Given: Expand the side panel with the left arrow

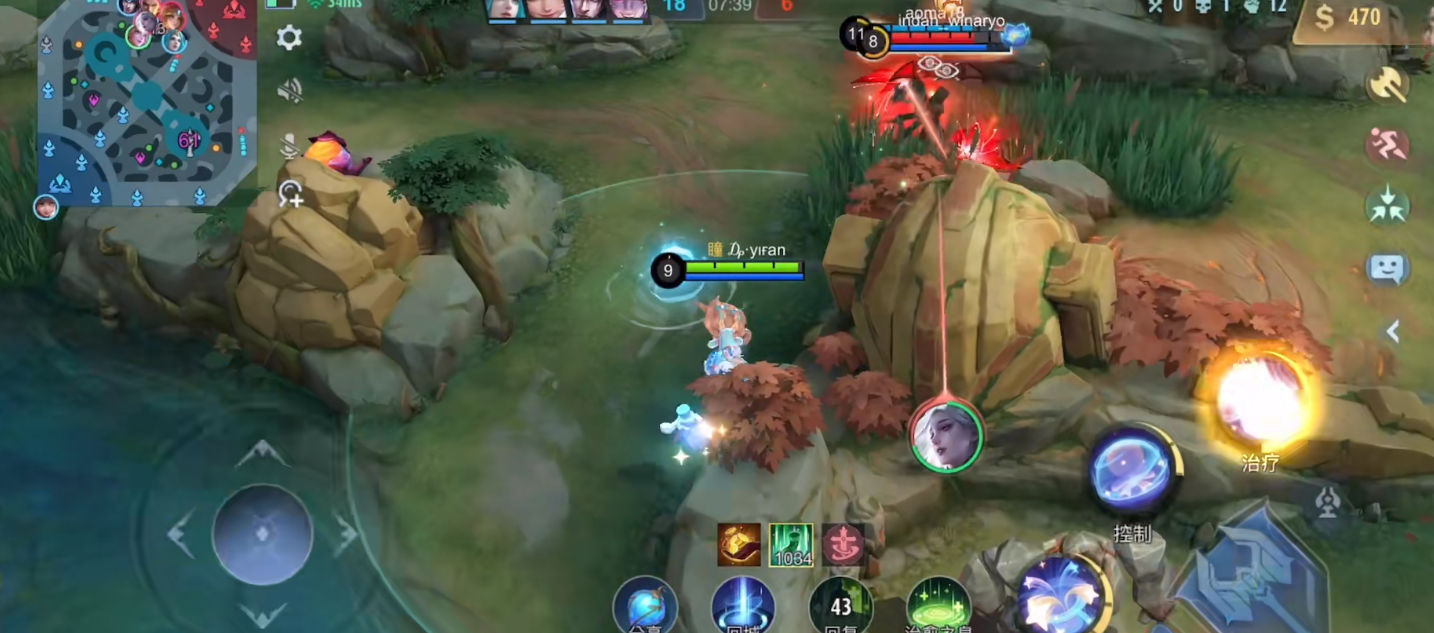Looking at the screenshot, I should (x=1392, y=331).
